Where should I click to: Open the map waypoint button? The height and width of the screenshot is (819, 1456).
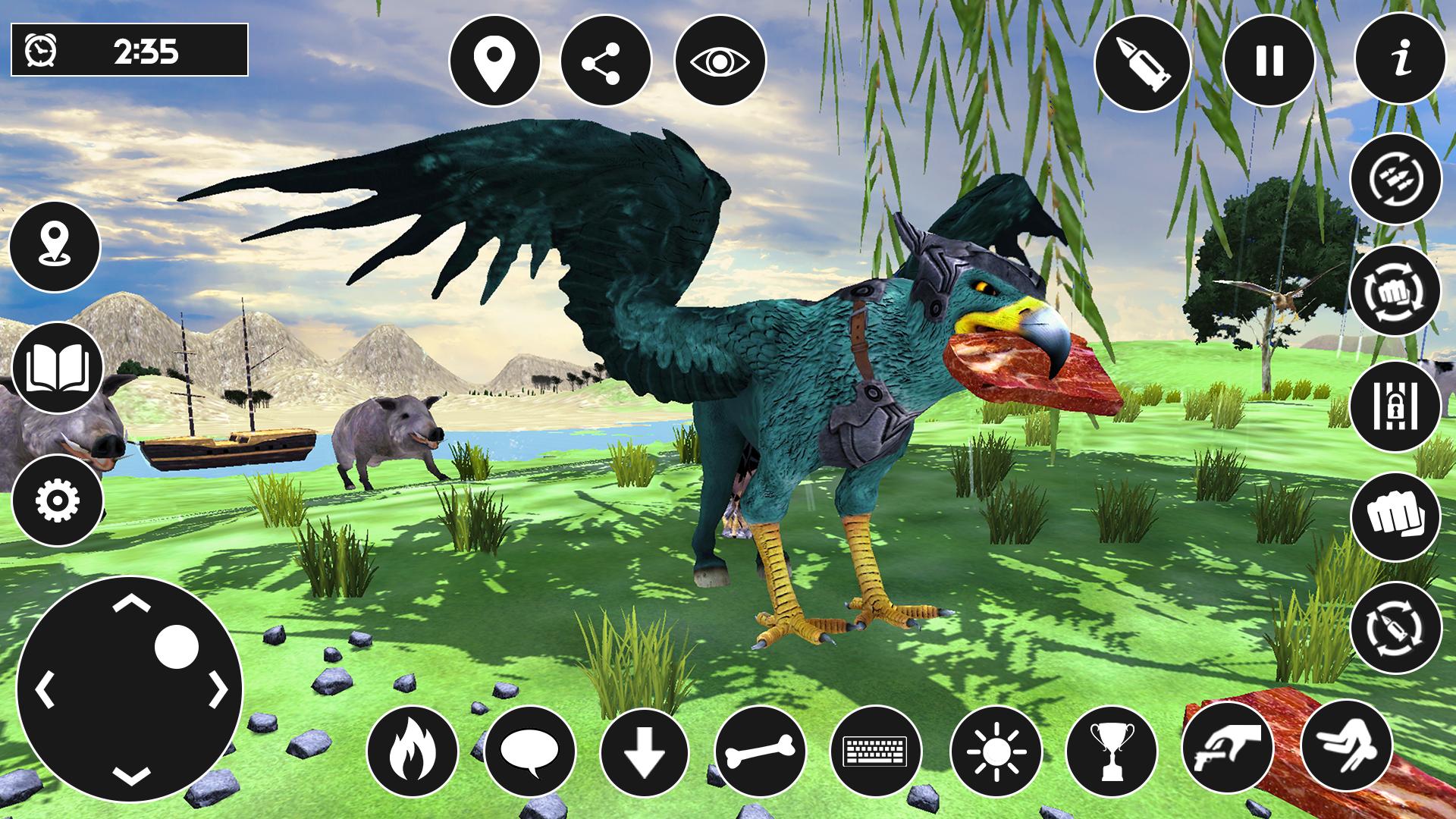[55, 246]
